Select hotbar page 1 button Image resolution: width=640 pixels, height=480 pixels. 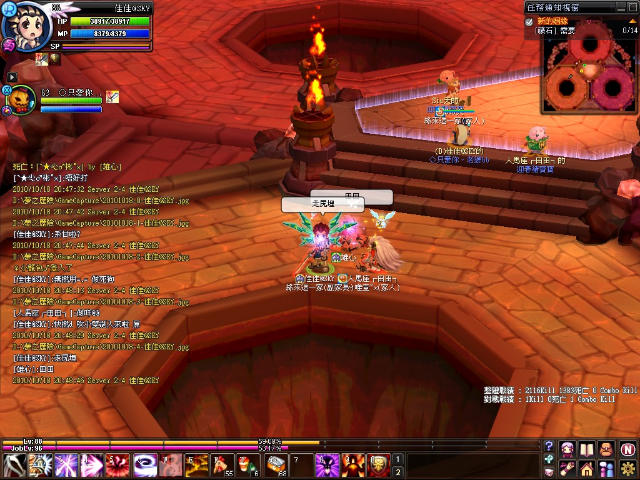(397, 459)
